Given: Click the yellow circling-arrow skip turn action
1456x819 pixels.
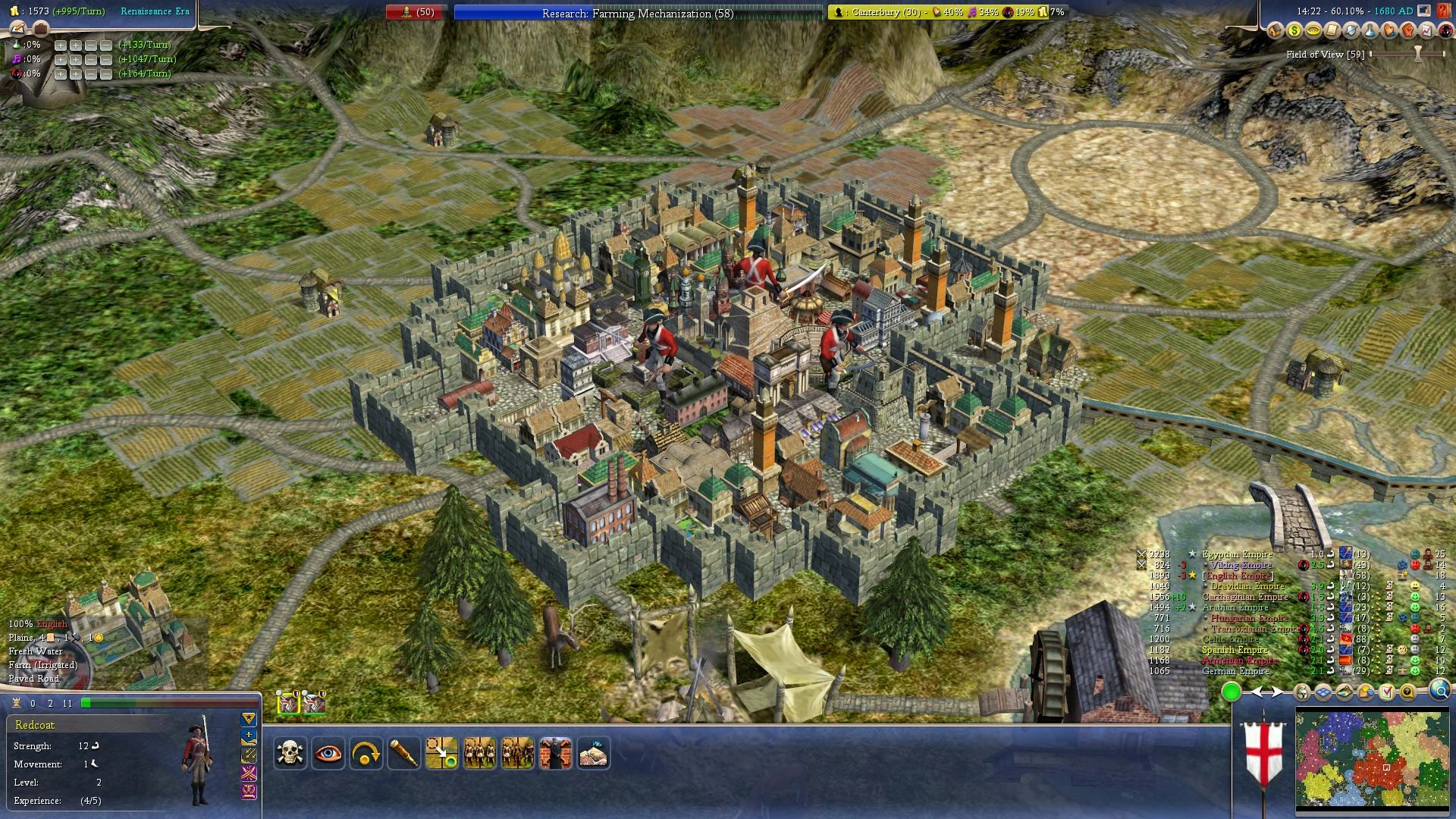Looking at the screenshot, I should (x=366, y=753).
